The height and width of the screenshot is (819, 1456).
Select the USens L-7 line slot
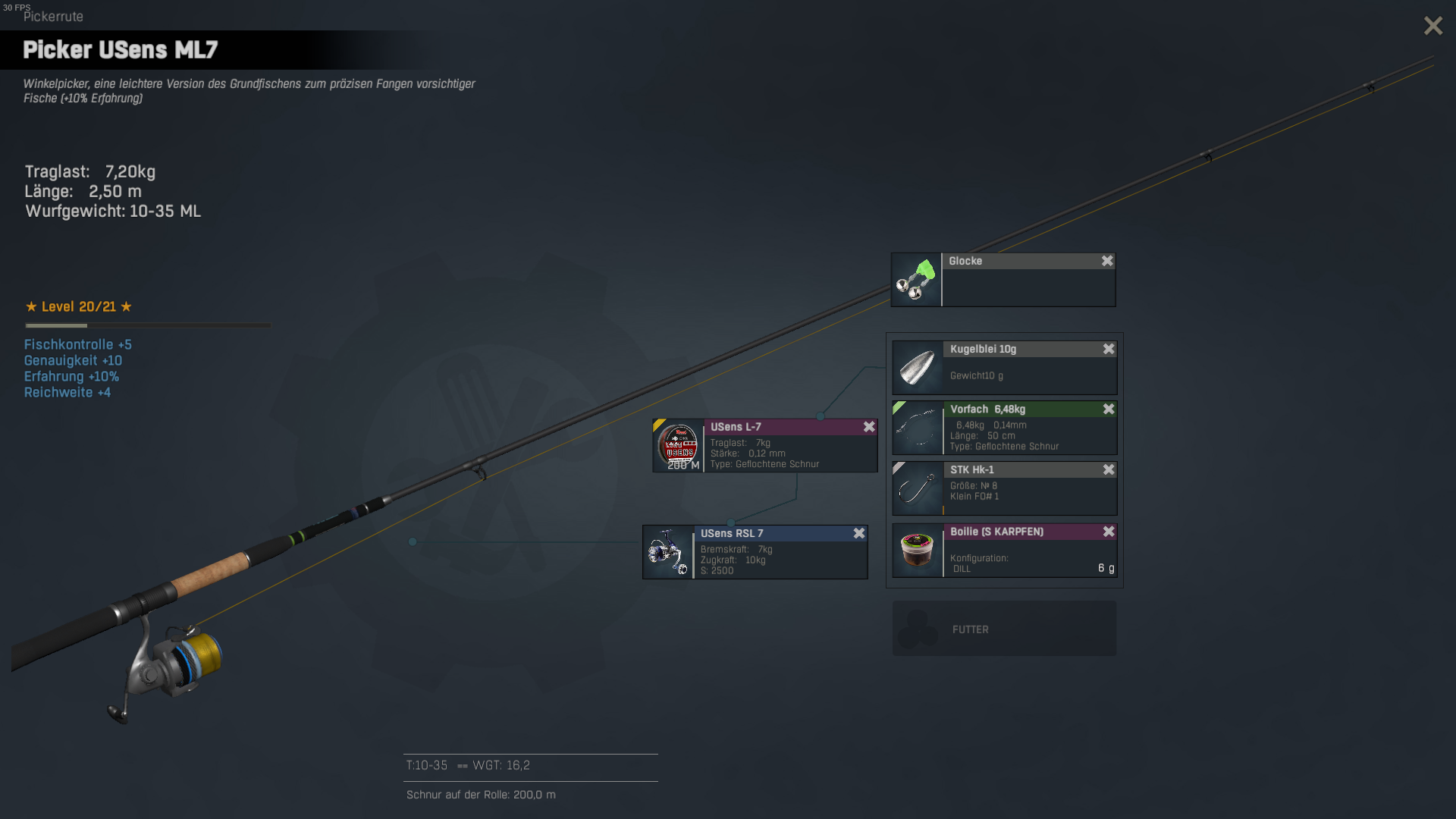click(764, 446)
